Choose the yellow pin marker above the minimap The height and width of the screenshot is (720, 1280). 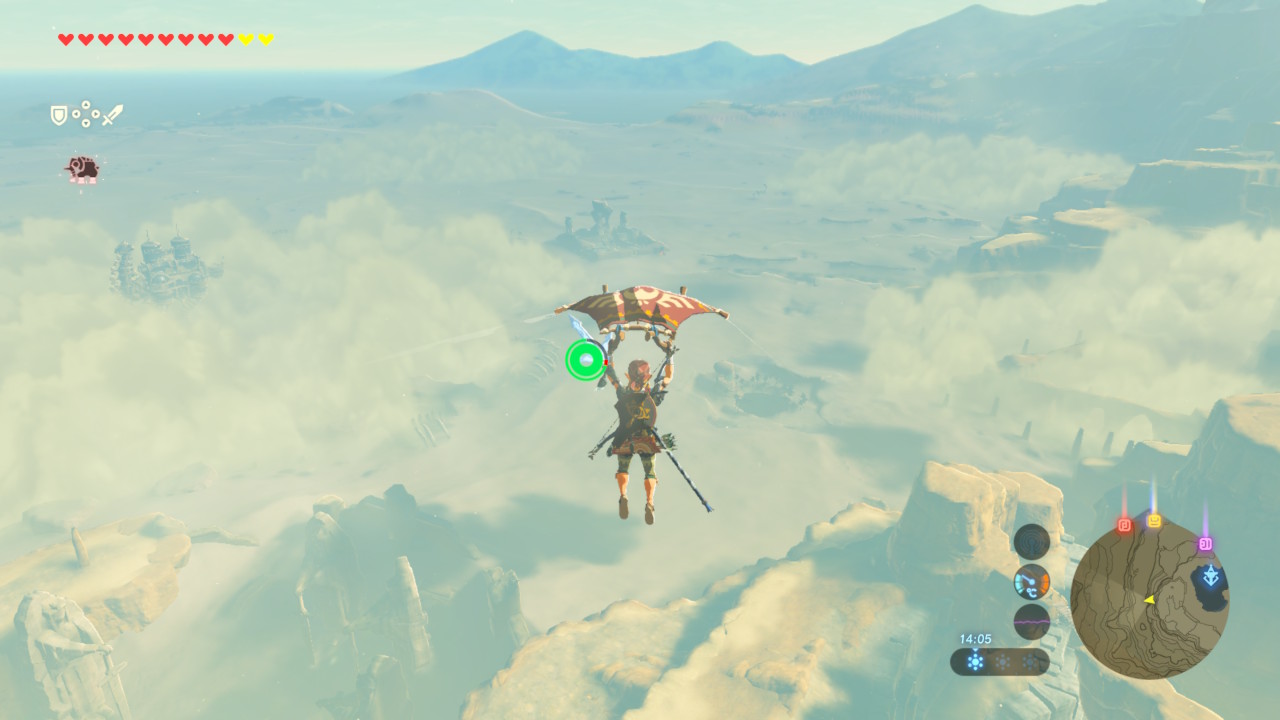click(1154, 521)
